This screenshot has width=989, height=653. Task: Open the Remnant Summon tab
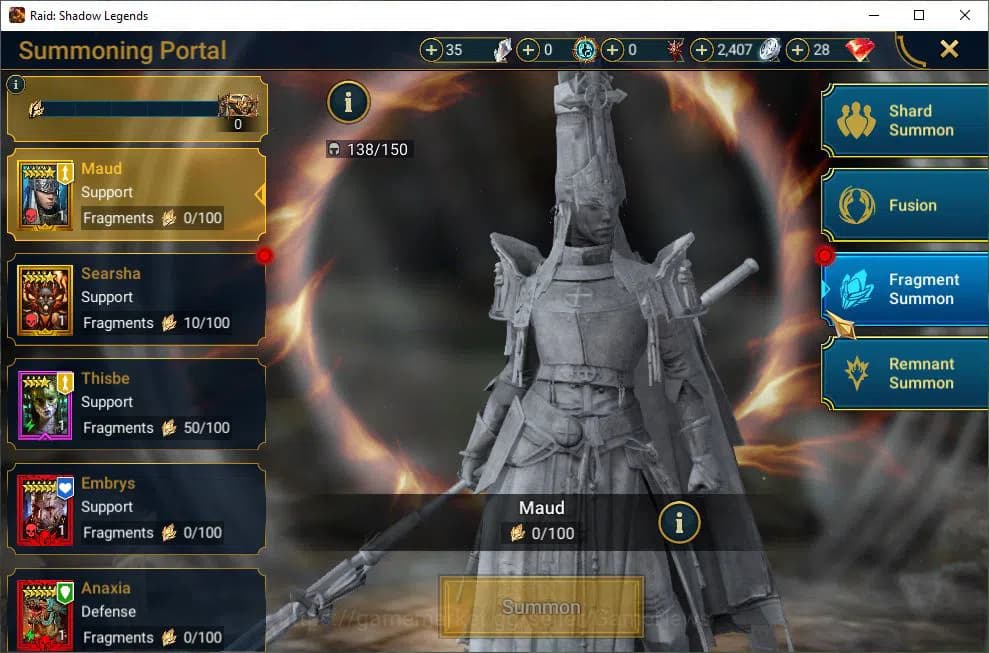pos(905,373)
